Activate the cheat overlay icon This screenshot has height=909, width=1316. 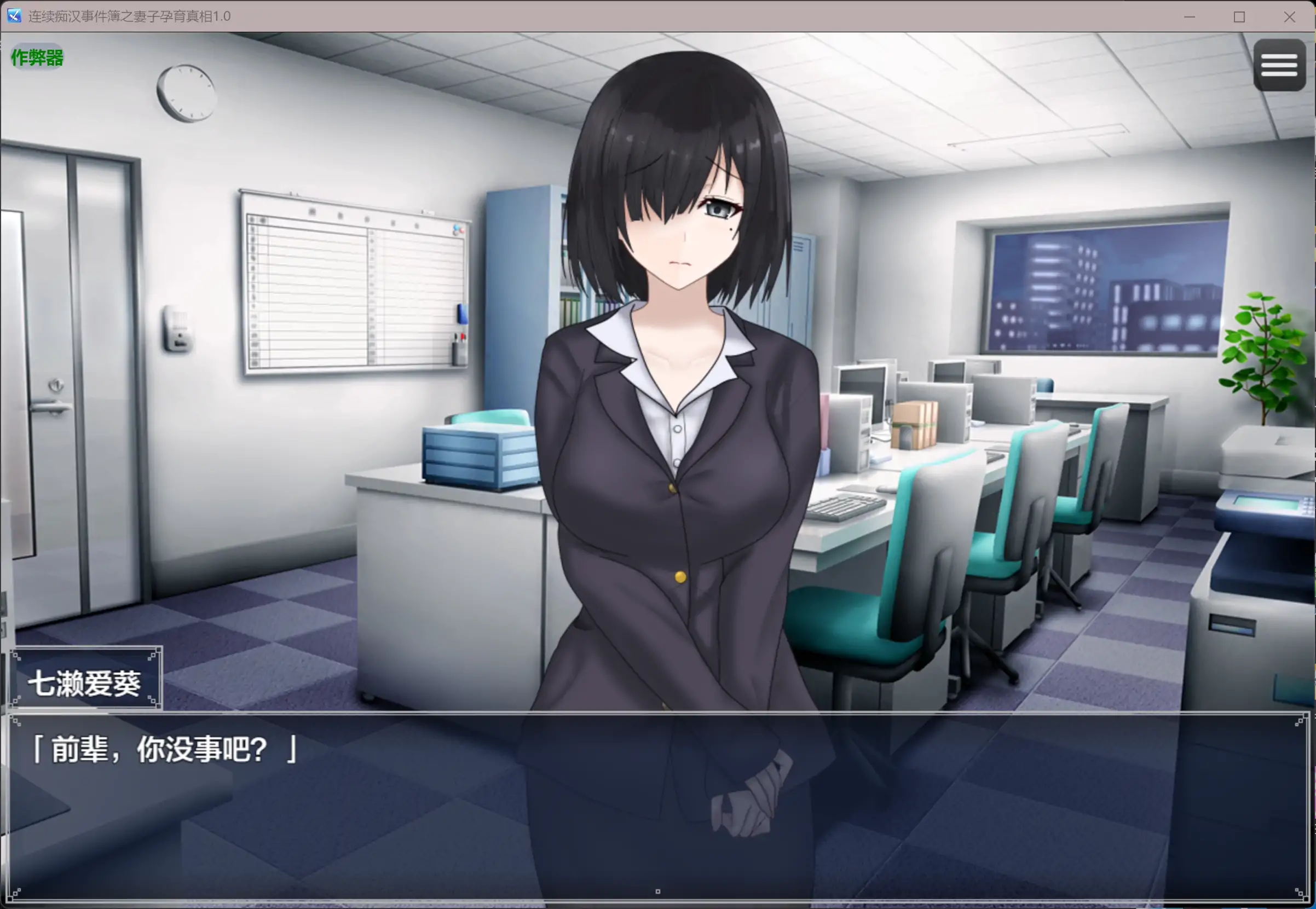click(x=36, y=57)
